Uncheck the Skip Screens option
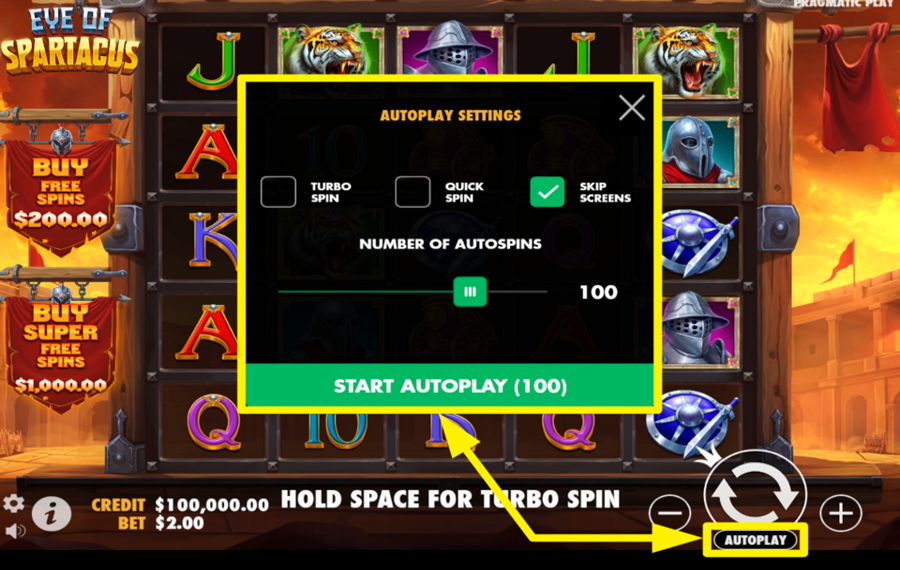The image size is (900, 570). point(547,192)
